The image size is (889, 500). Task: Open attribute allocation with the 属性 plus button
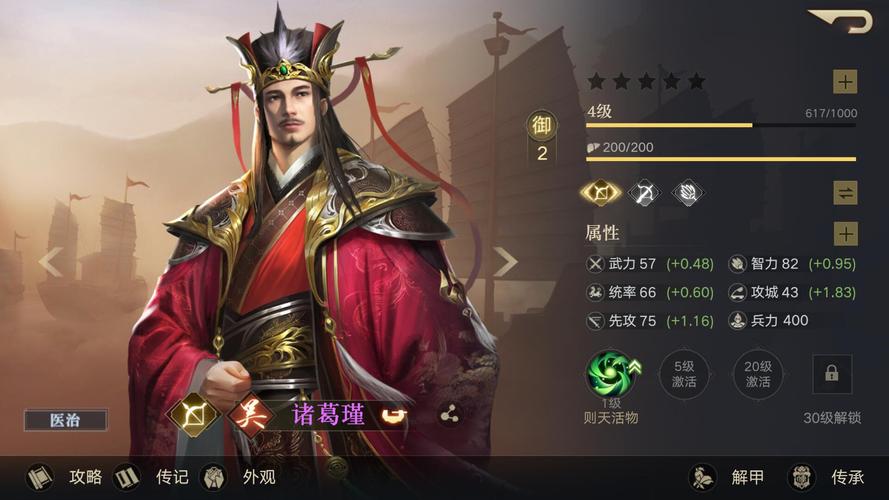pos(845,234)
